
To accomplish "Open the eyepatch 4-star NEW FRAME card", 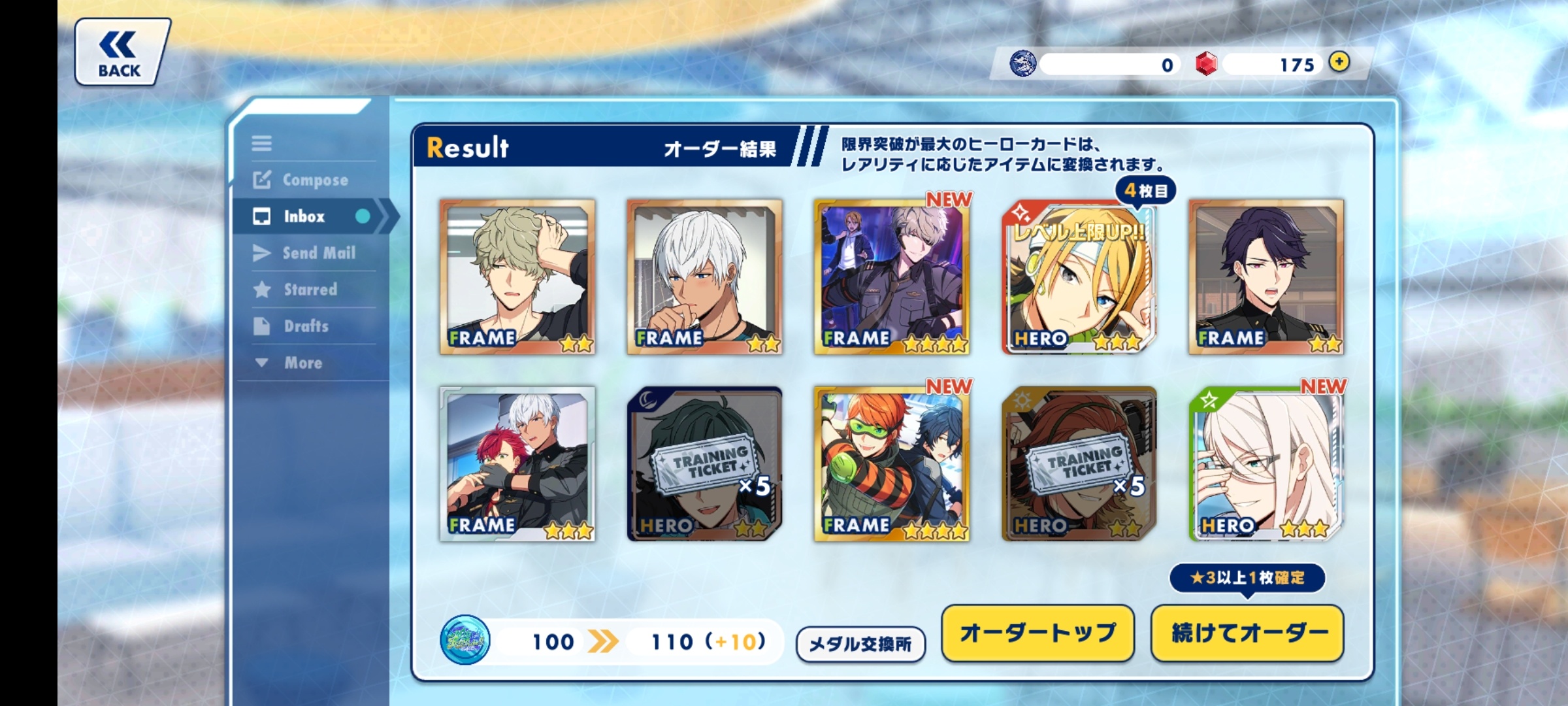I will click(892, 277).
